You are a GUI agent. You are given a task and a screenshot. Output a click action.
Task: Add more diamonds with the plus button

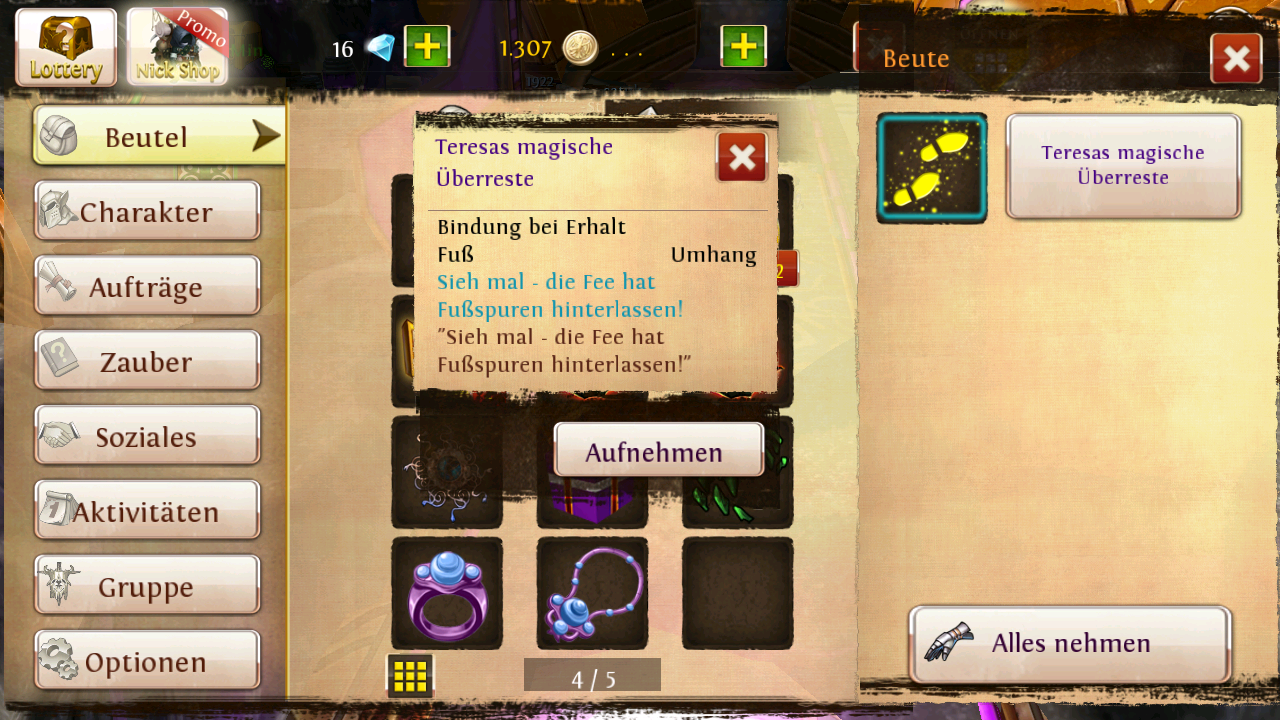(x=427, y=47)
